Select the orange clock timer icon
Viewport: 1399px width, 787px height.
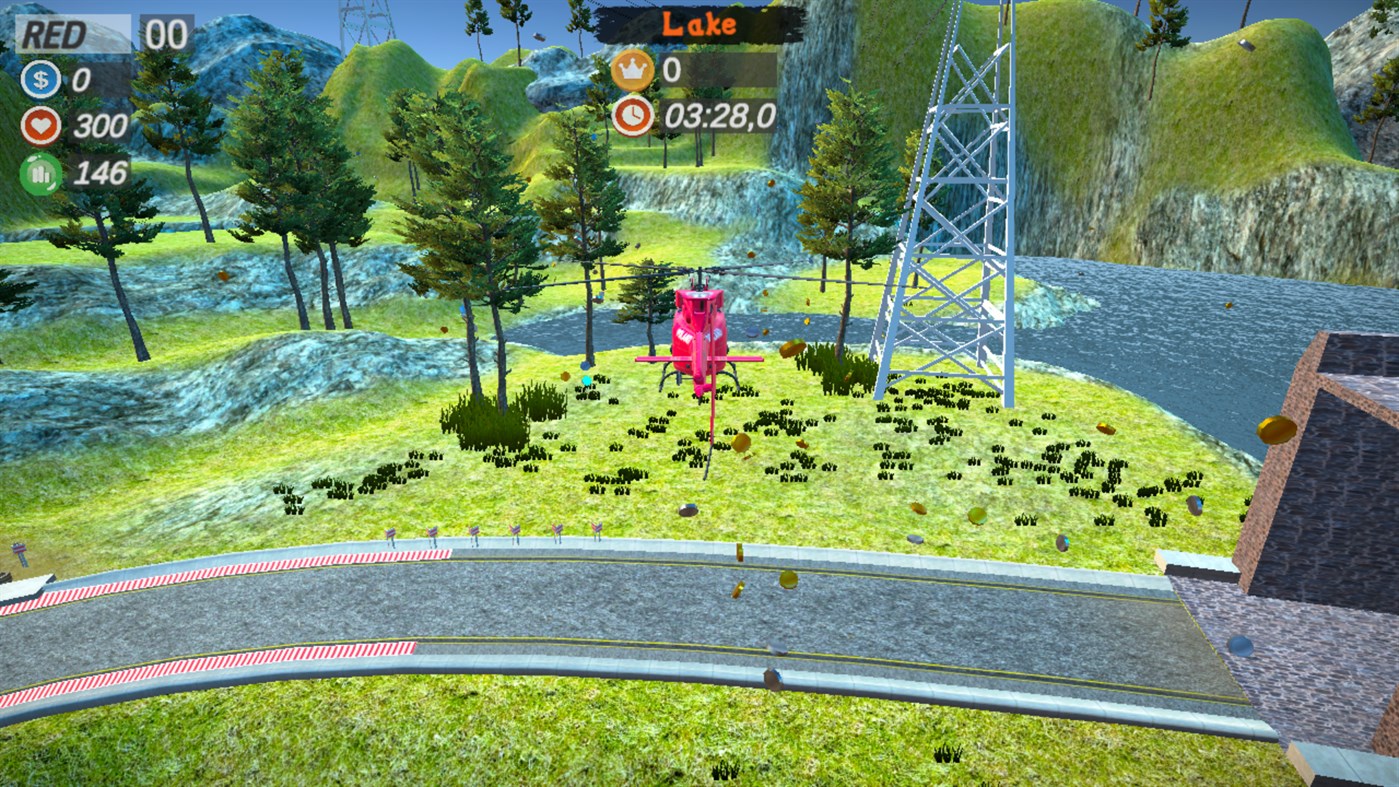(631, 116)
